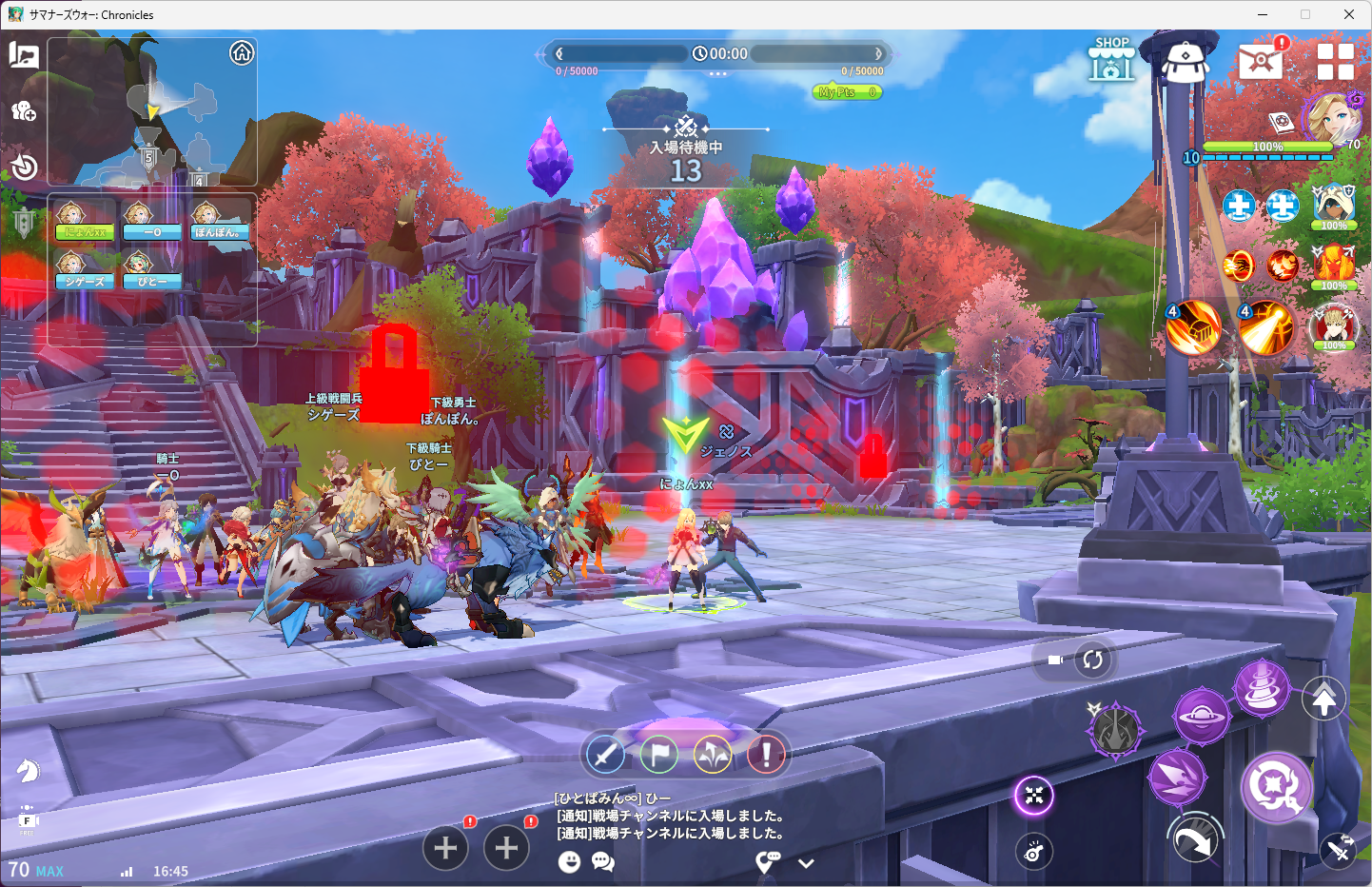Viewport: 1372px width, 887px height.
Task: Use the planet ring skill
Action: coord(1201,716)
